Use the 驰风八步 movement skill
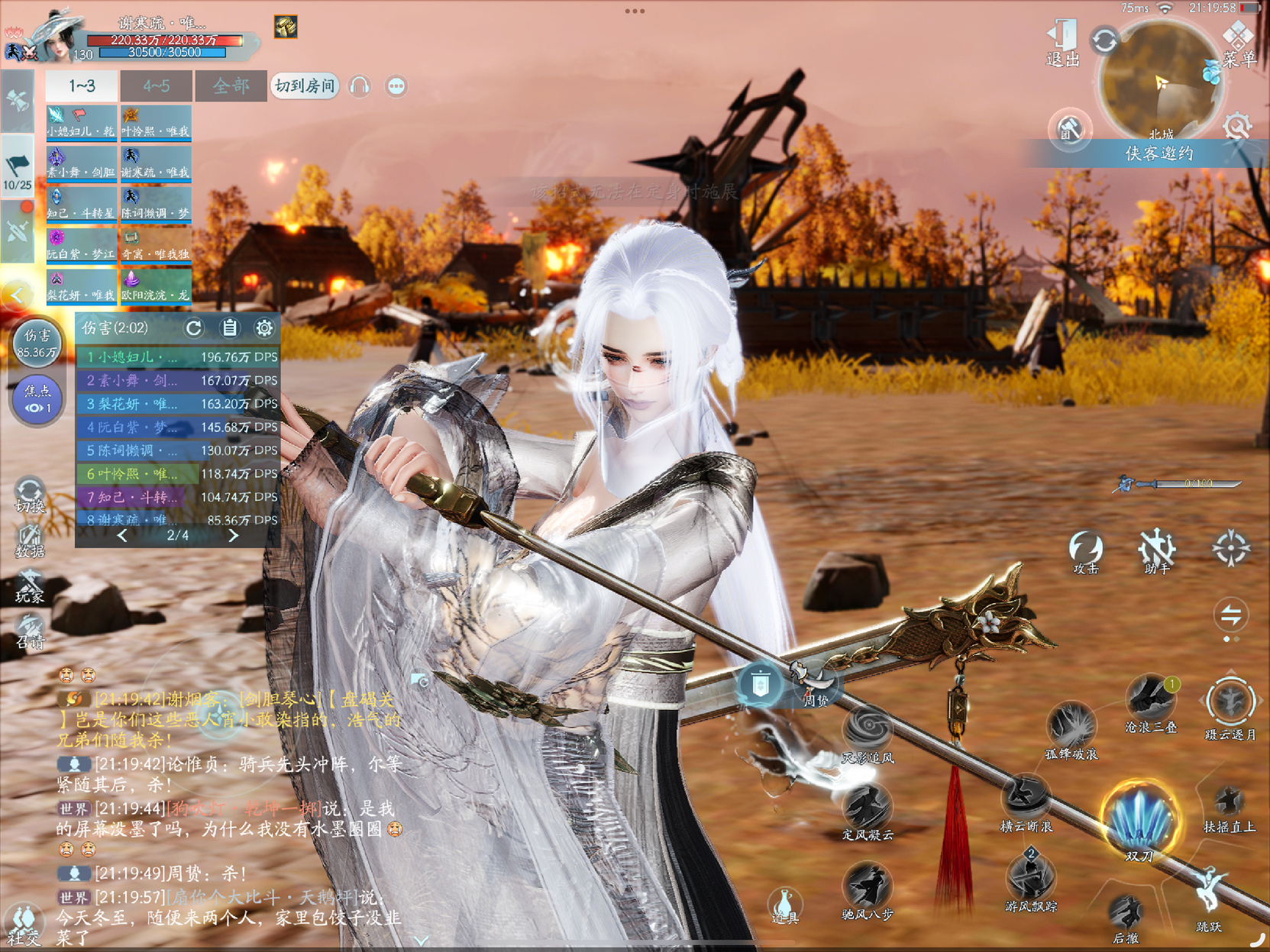 868,888
